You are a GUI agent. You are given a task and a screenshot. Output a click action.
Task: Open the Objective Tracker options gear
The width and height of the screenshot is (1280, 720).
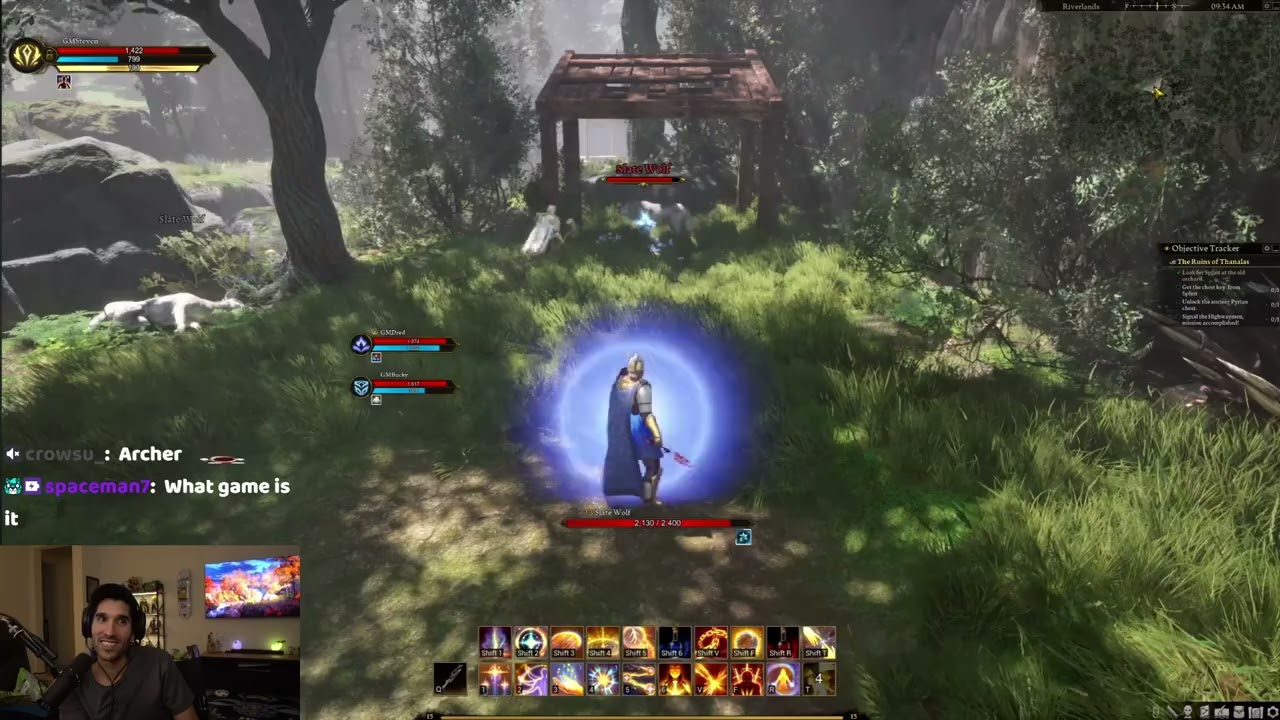coord(1265,249)
